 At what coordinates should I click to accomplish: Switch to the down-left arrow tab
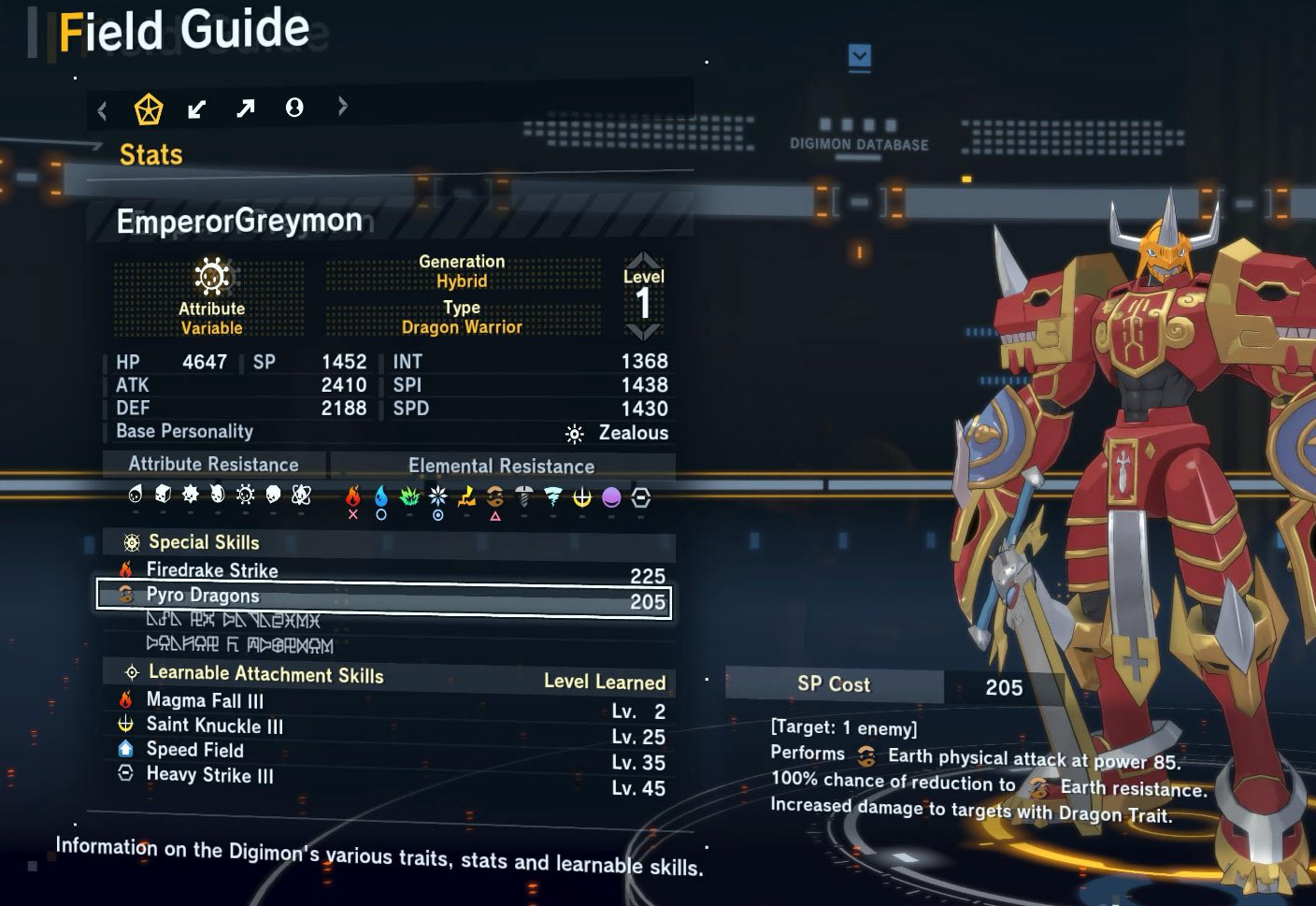click(x=196, y=109)
